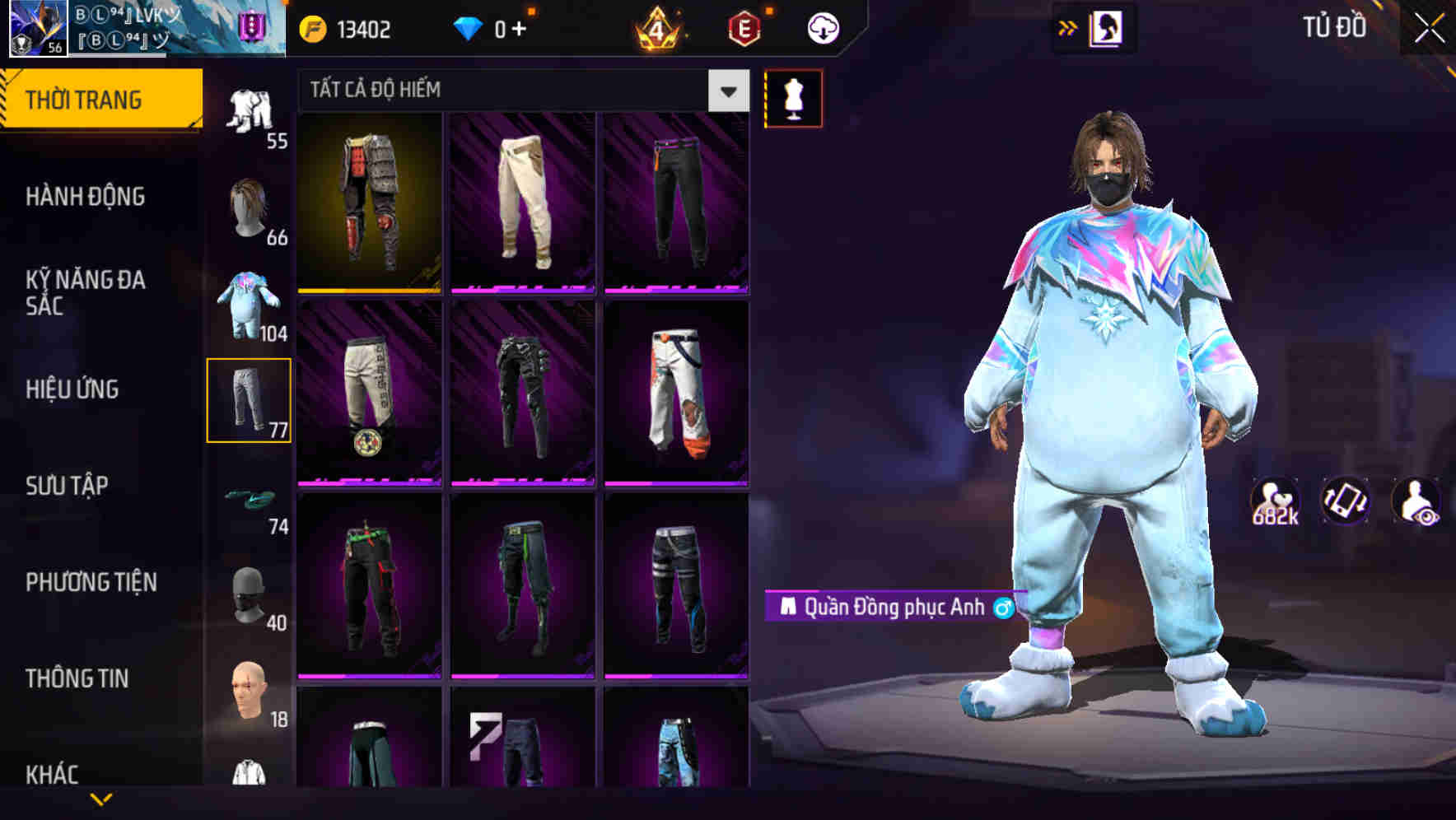Click the double-arrow expander near top right
1456x820 pixels.
click(x=1068, y=27)
